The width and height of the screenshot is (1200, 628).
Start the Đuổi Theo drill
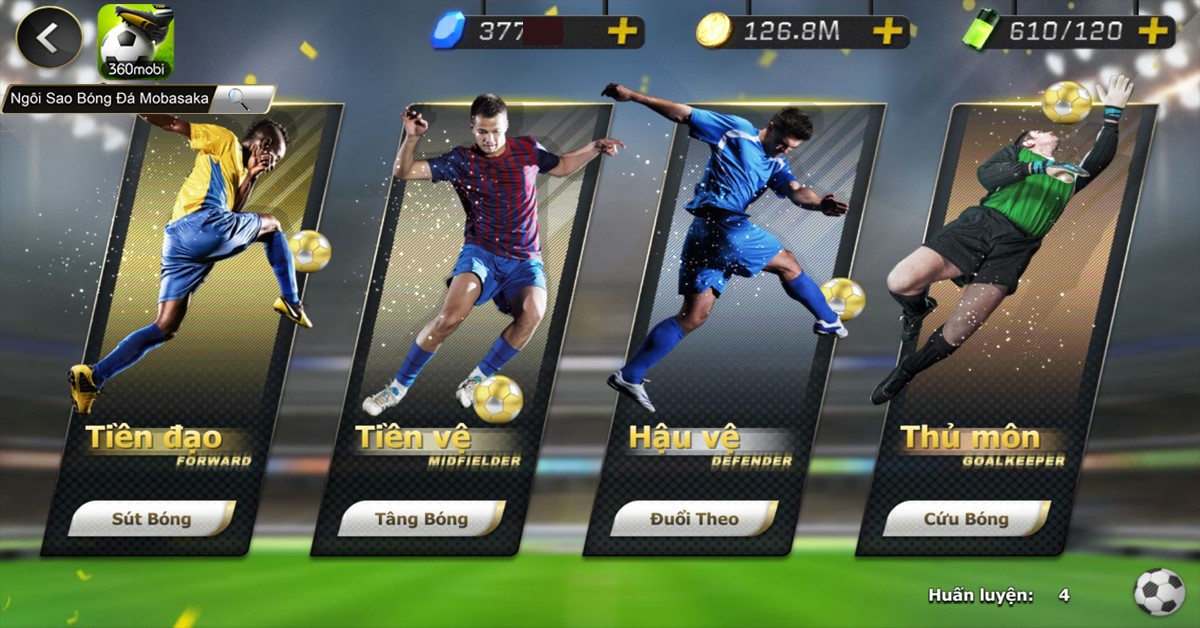click(x=694, y=519)
